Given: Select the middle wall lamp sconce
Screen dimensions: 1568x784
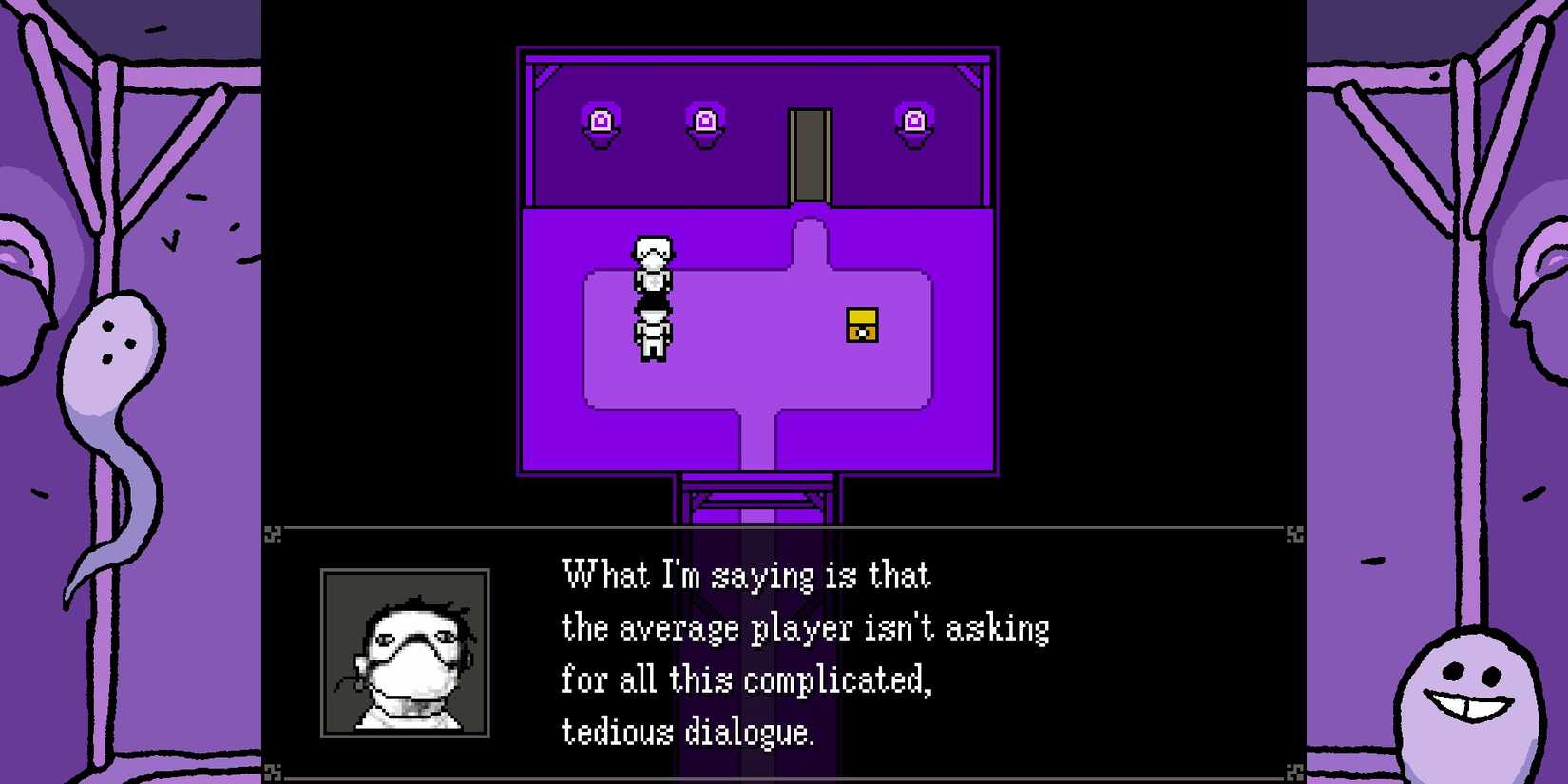Looking at the screenshot, I should coord(703,122).
